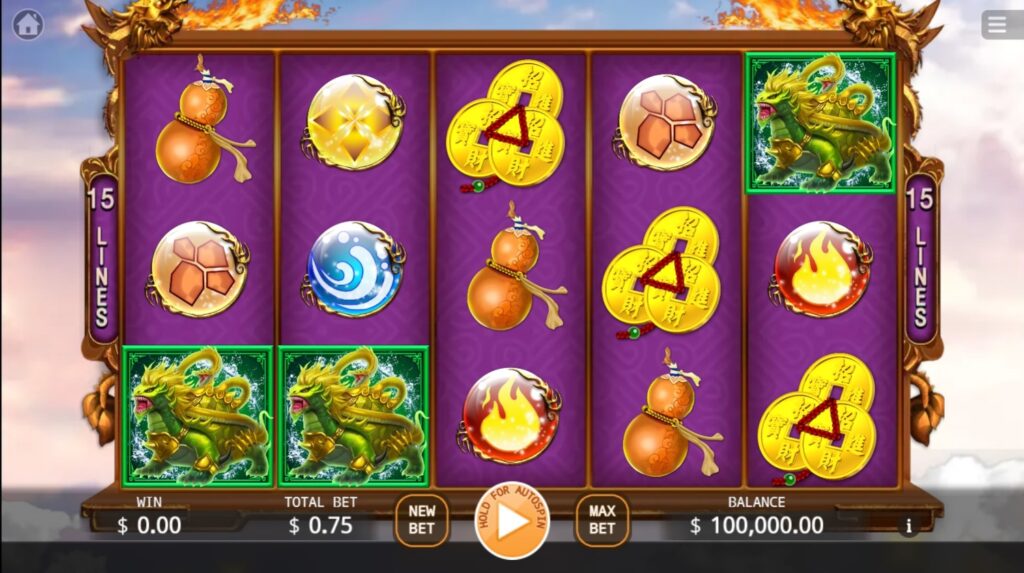This screenshot has width=1024, height=573.
Task: Open the hamburger menu
Action: pyautogui.click(x=1000, y=24)
